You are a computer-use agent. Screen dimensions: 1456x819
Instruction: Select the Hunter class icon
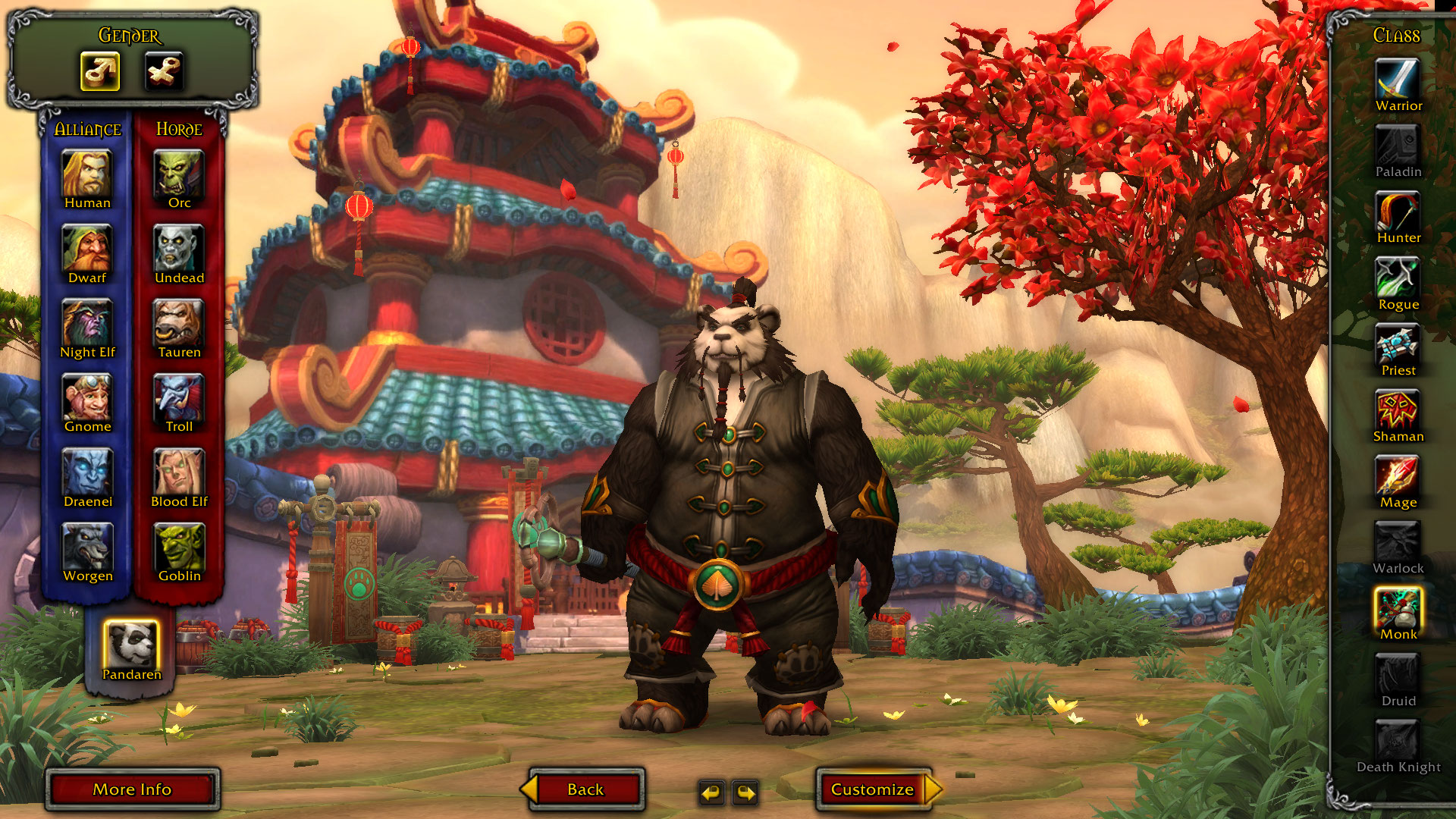[x=1398, y=210]
